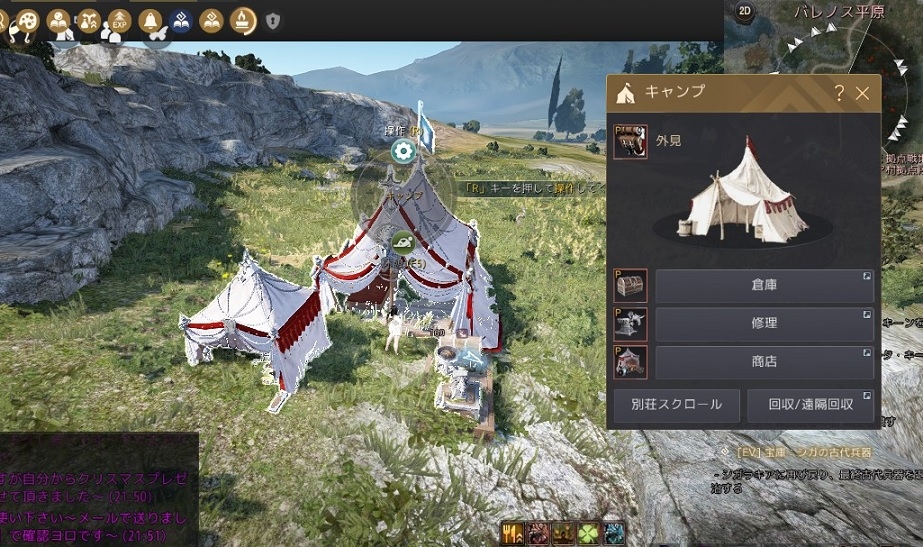The width and height of the screenshot is (923, 547).
Task: Click the blue open-book icon
Action: click(x=181, y=20)
